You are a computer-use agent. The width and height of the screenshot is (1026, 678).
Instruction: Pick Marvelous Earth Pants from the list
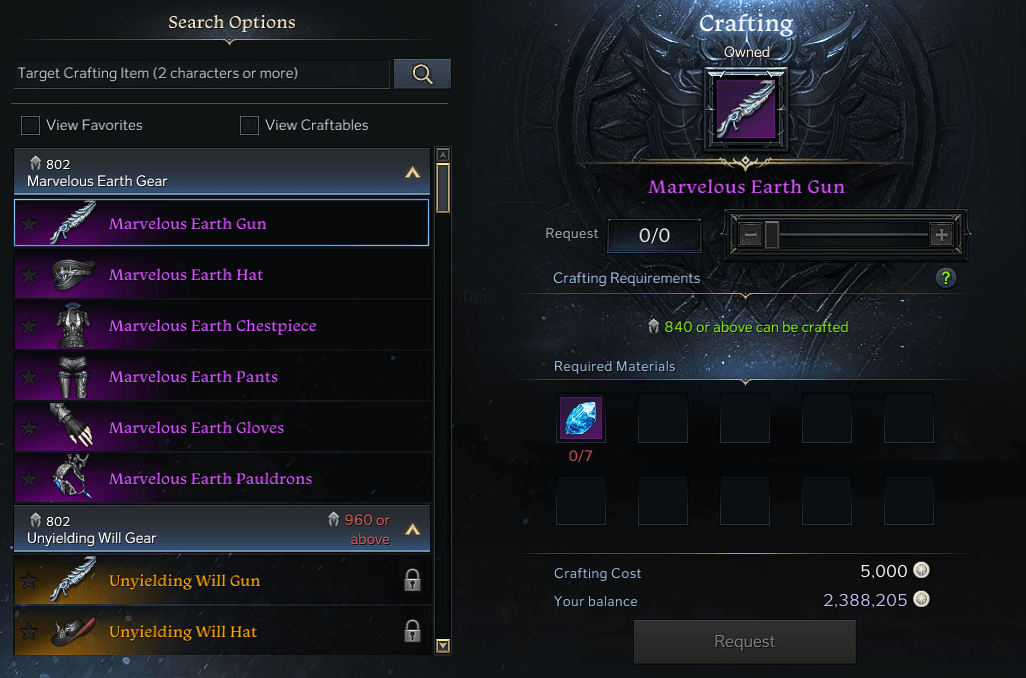pos(193,376)
